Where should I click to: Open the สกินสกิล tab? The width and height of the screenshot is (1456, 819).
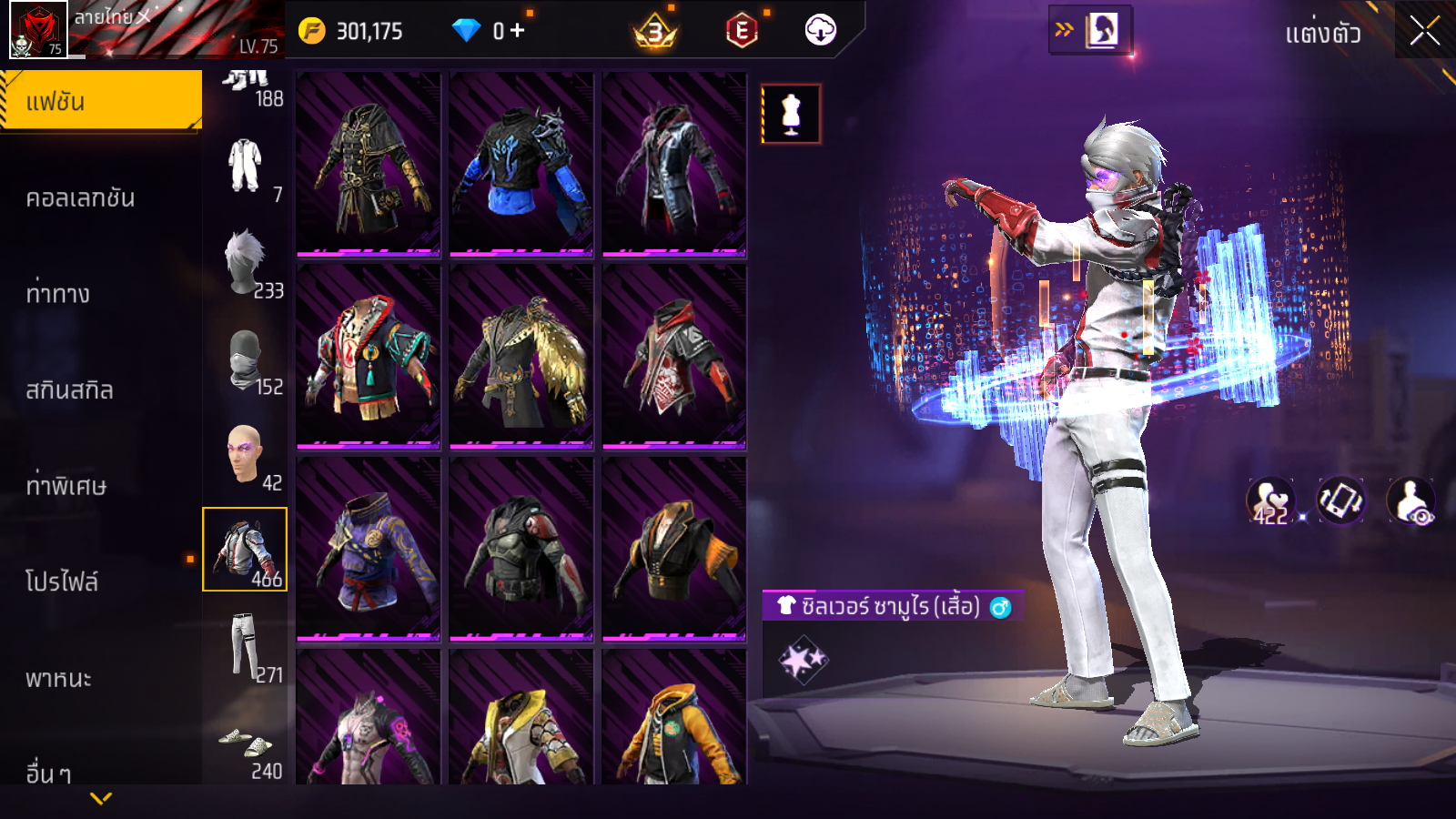click(x=70, y=389)
